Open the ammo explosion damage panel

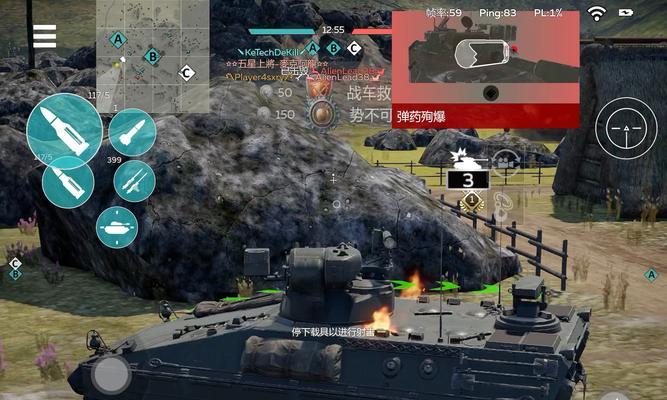coord(485,69)
